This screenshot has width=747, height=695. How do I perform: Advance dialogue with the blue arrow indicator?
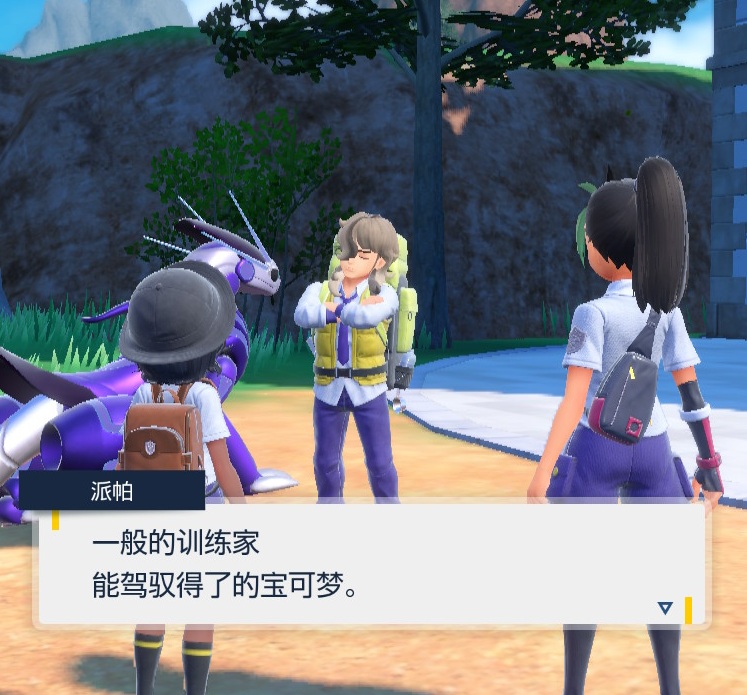pos(665,608)
